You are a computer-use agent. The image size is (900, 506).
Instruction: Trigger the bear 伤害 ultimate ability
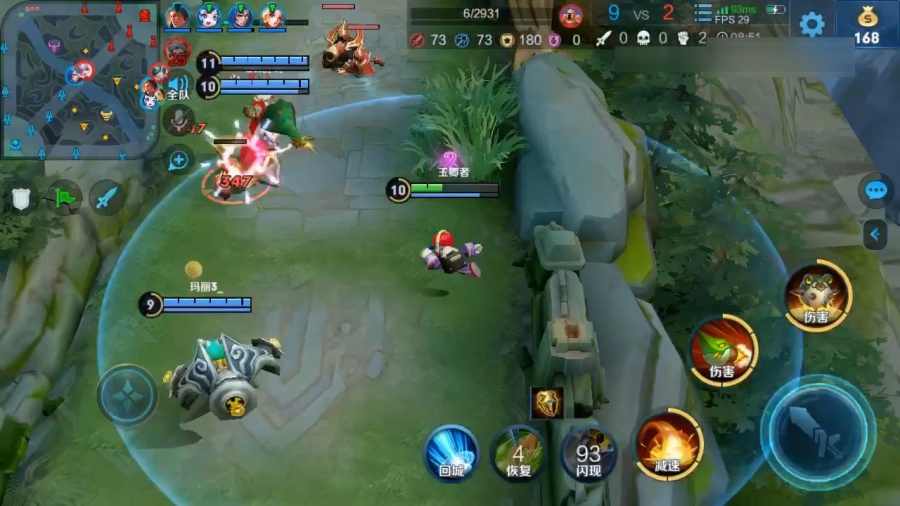coord(817,295)
